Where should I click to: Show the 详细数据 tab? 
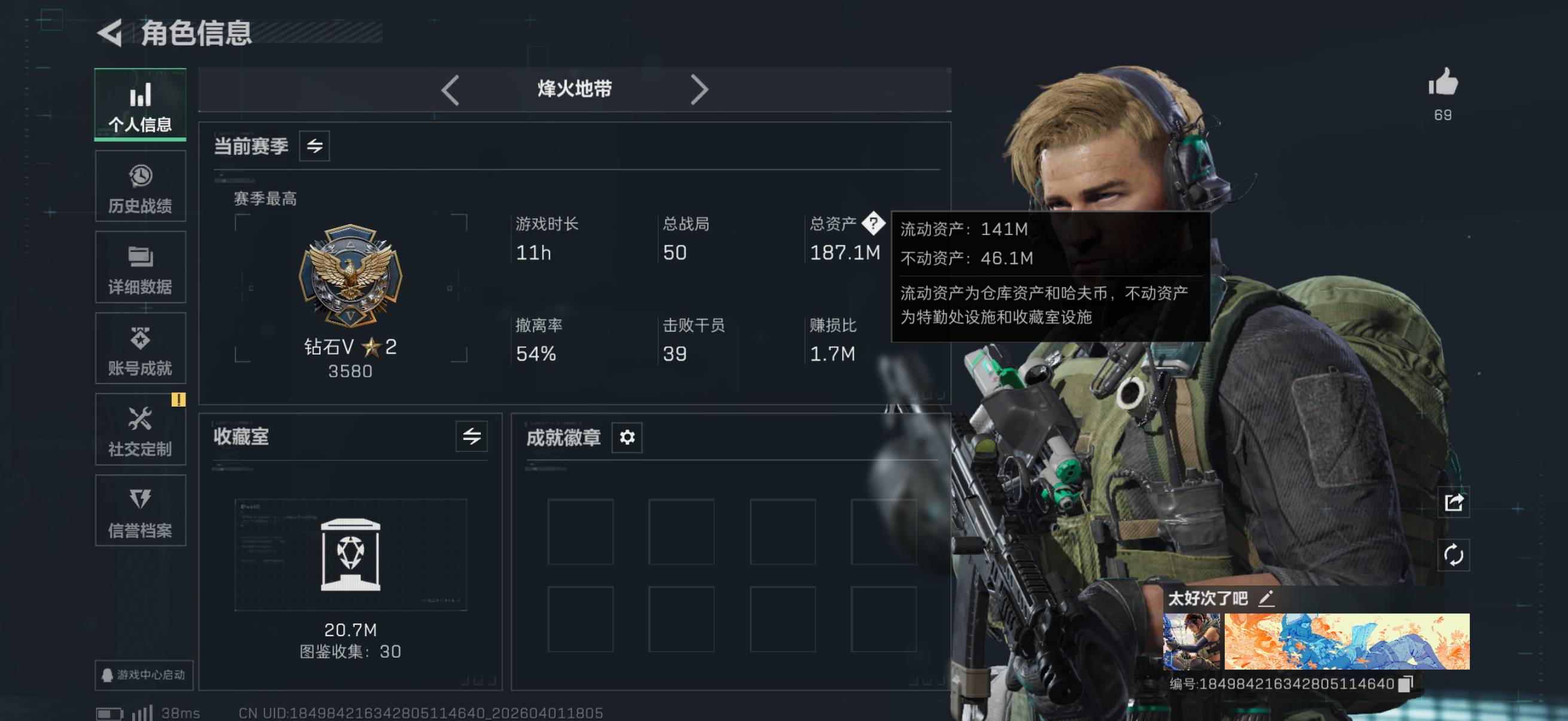(140, 268)
